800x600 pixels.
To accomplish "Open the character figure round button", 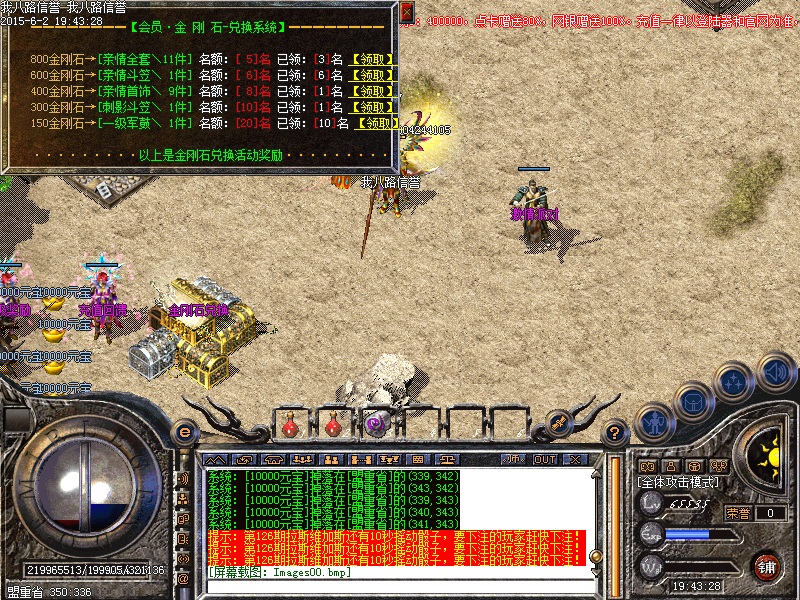I will click(653, 420).
